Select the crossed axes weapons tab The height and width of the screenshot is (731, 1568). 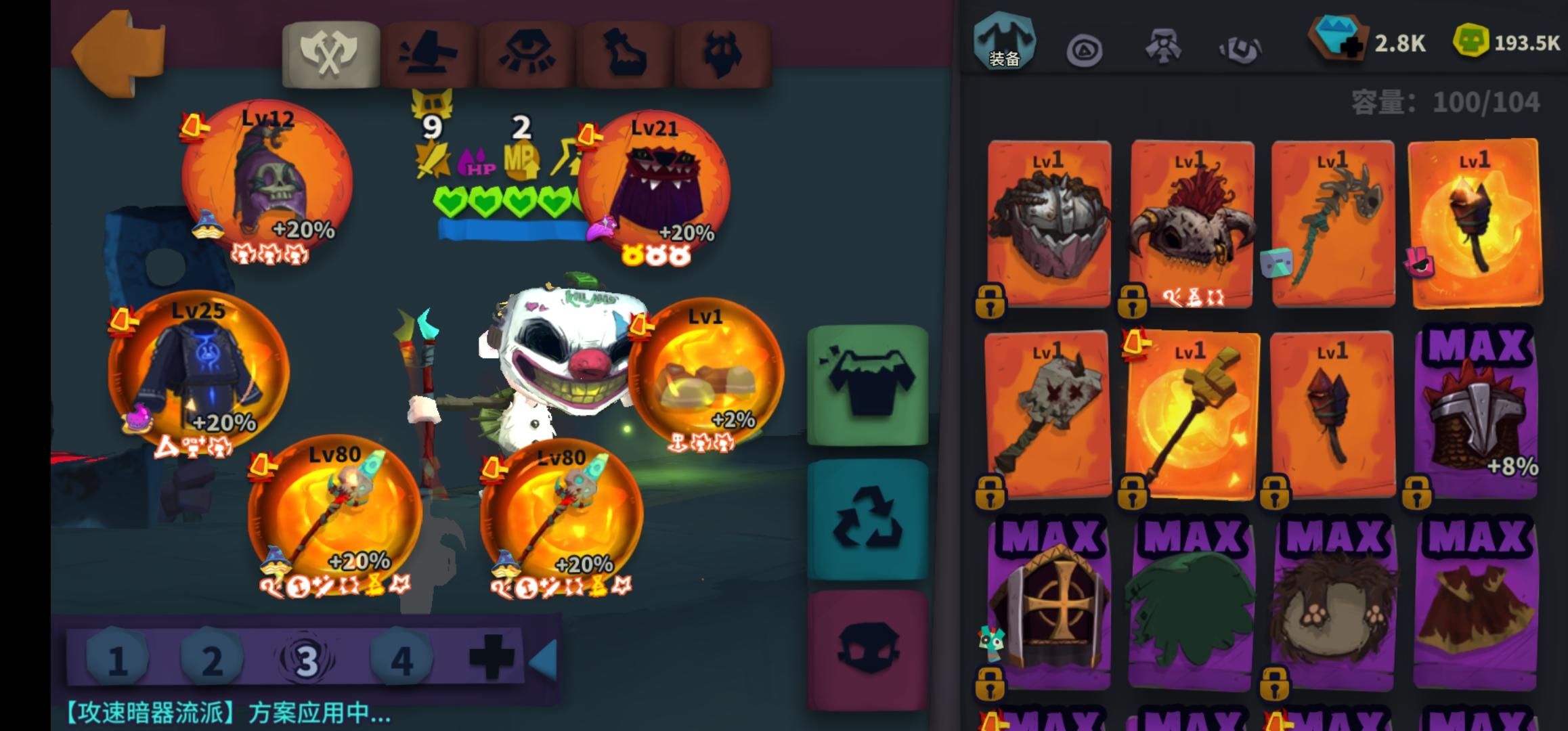tap(331, 53)
